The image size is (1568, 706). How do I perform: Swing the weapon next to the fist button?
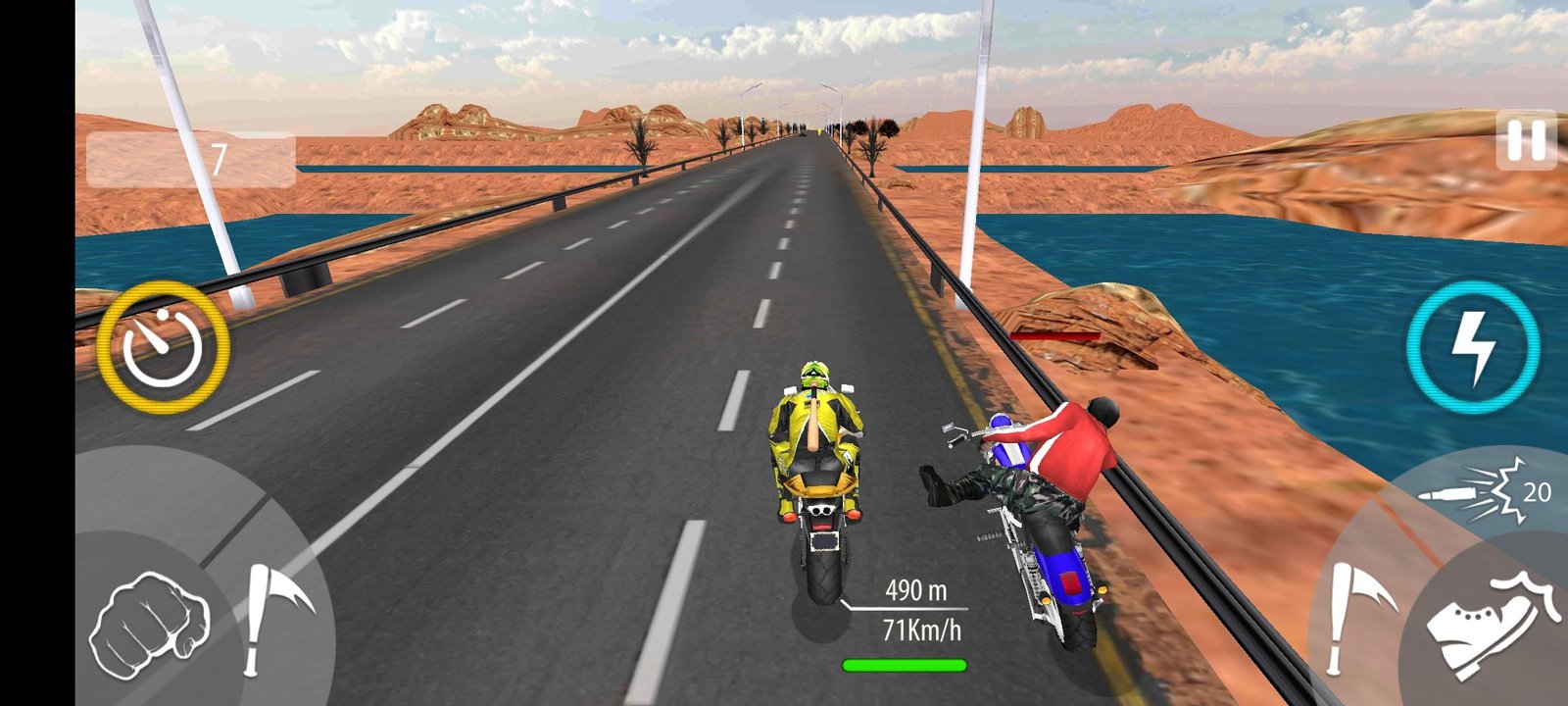pyautogui.click(x=274, y=616)
